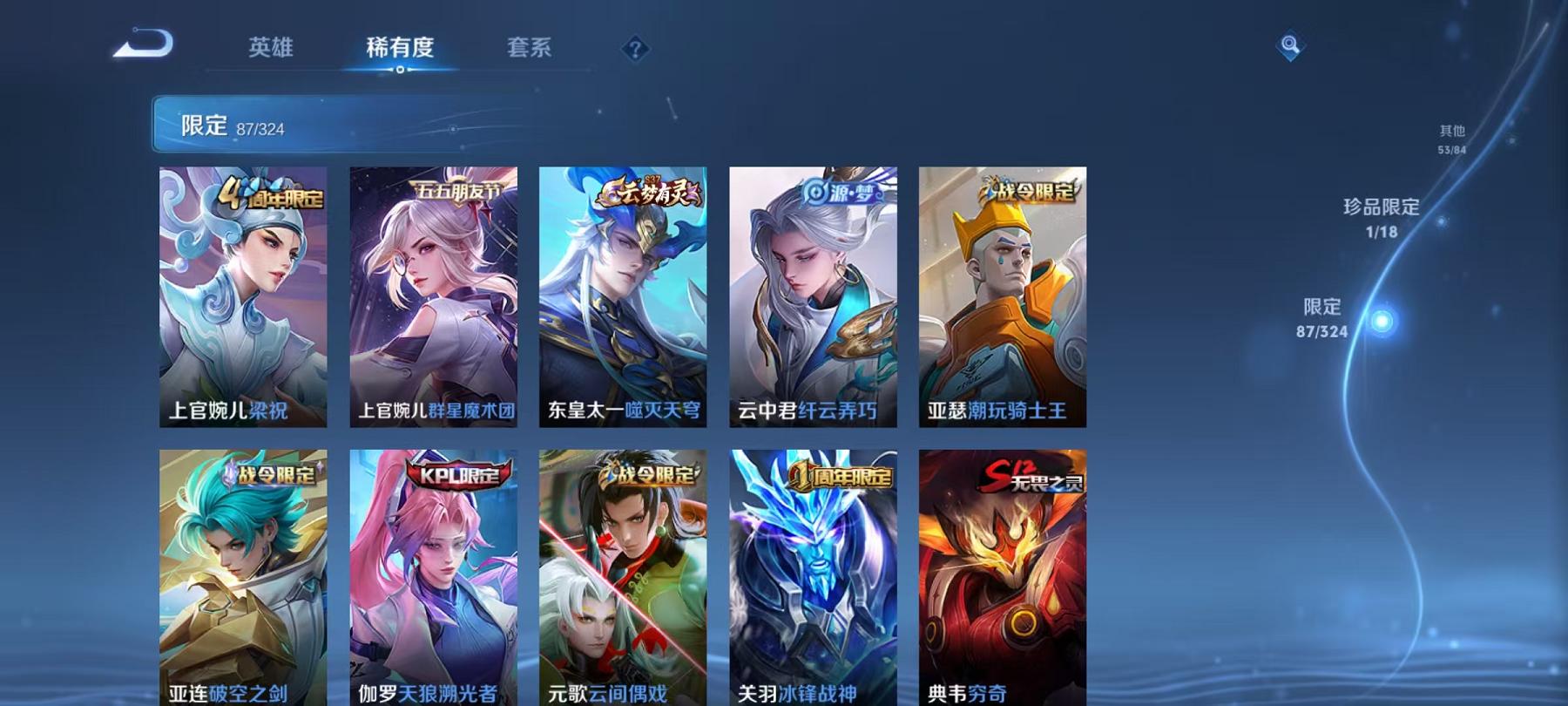This screenshot has width=1568, height=706.
Task: Switch to the 套系 tab
Action: (x=531, y=49)
